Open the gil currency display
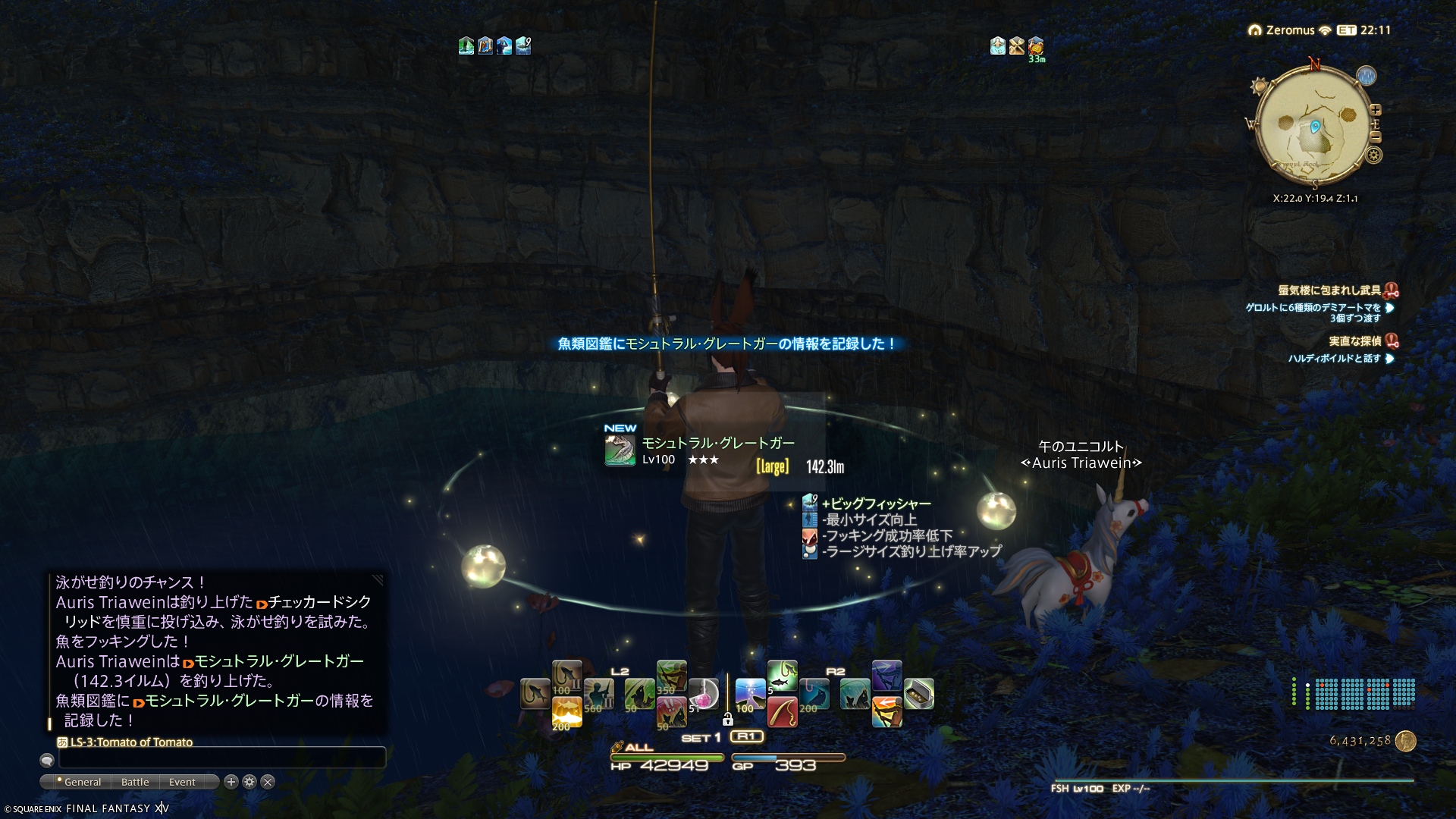The width and height of the screenshot is (1456, 819). pyautogui.click(x=1370, y=741)
